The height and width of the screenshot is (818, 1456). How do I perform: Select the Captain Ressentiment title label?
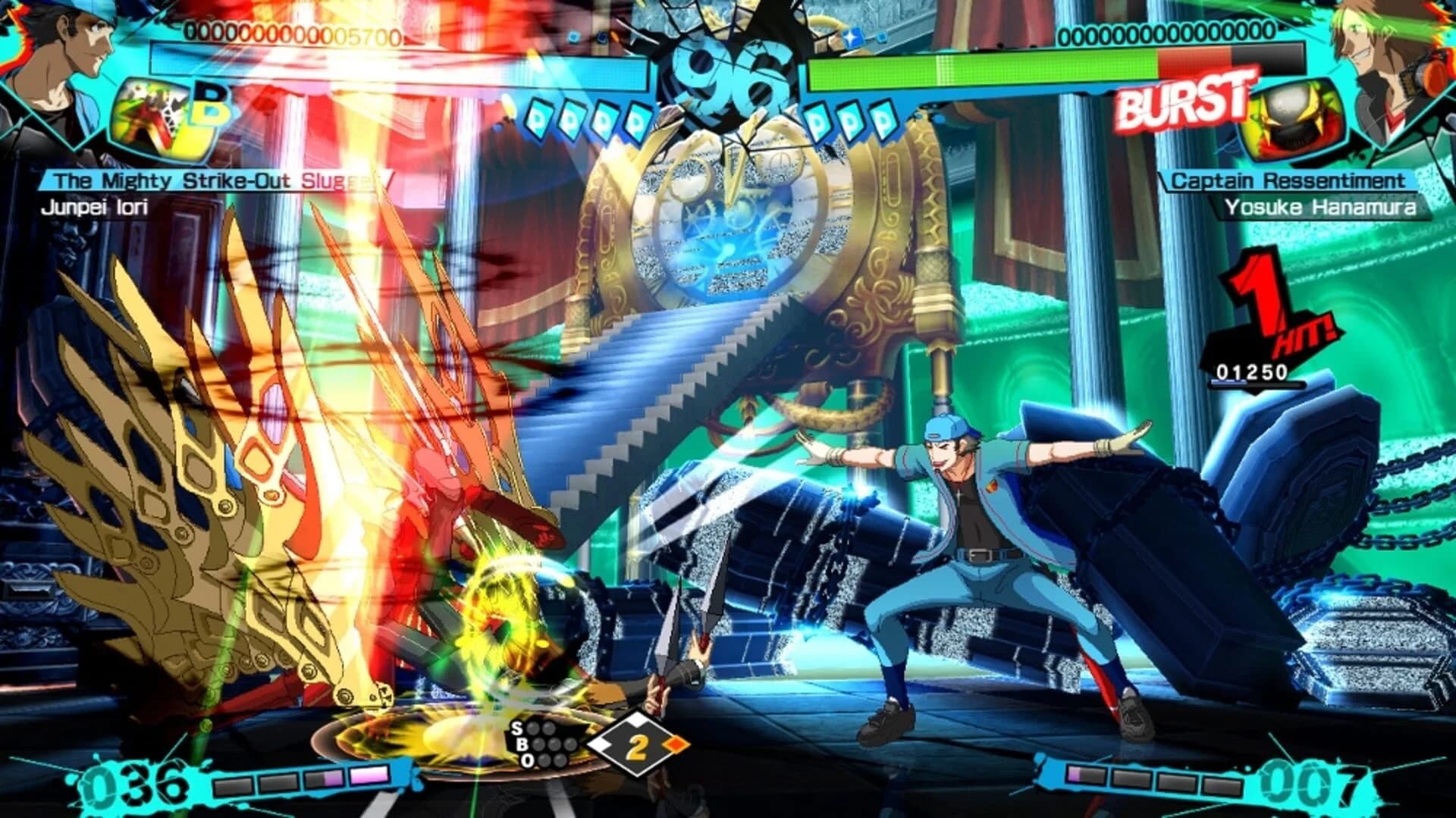[x=1289, y=182]
